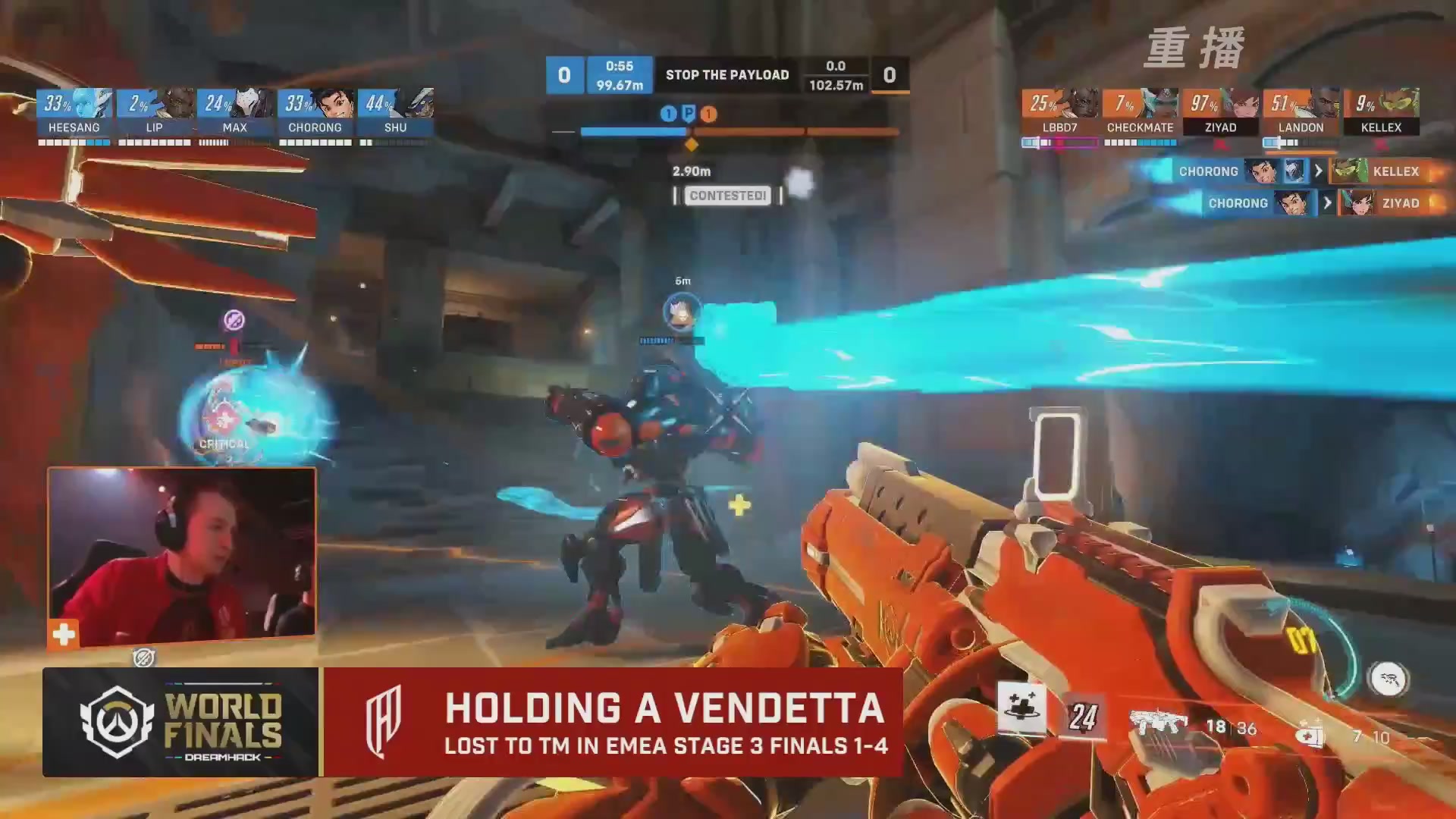Click the World Finals DreamHack logo

pyautogui.click(x=182, y=723)
